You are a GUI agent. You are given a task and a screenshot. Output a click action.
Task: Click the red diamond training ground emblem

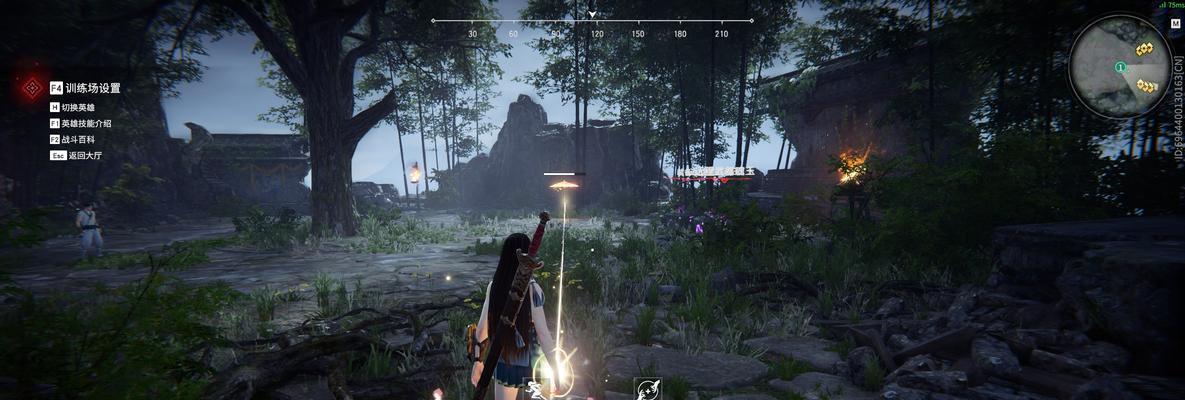tap(31, 88)
